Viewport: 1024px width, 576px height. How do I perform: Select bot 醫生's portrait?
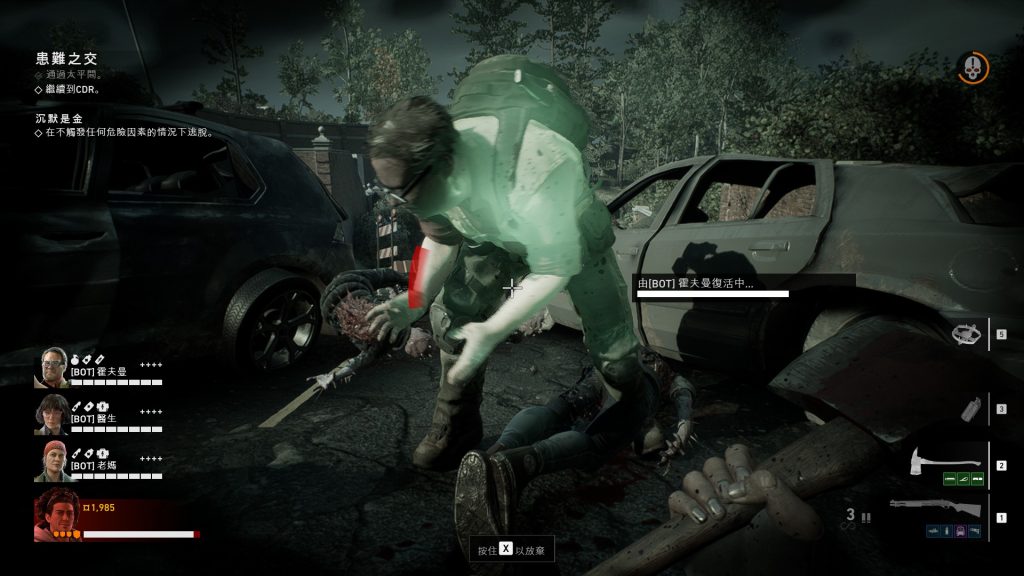pos(51,413)
